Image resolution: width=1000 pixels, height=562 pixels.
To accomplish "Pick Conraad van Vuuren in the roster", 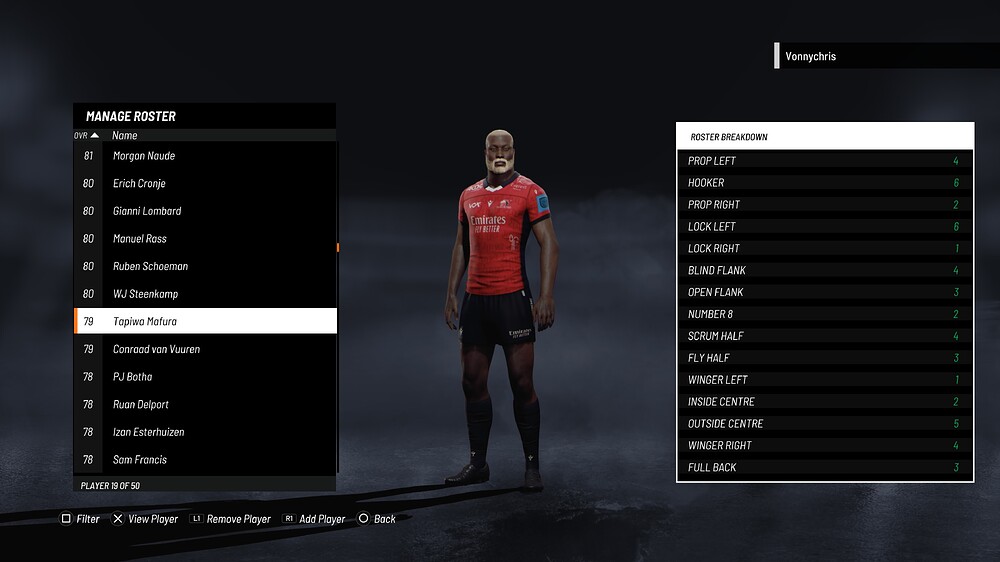I will pyautogui.click(x=204, y=349).
